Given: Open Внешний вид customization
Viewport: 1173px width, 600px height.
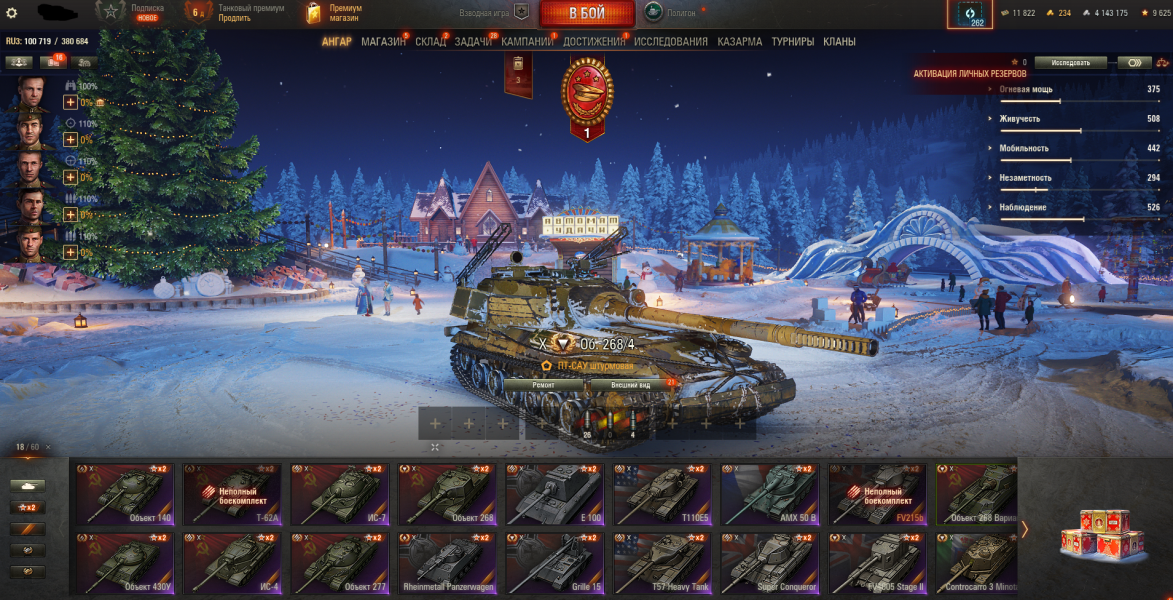Looking at the screenshot, I should coord(630,384).
